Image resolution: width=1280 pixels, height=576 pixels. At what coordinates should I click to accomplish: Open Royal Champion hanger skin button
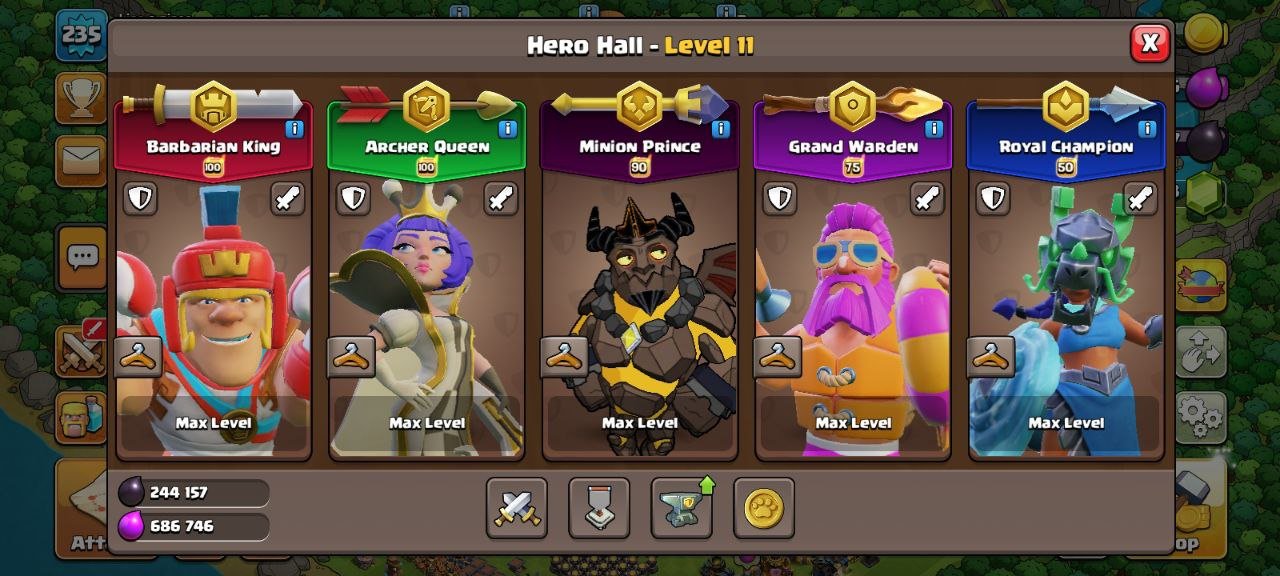click(991, 357)
